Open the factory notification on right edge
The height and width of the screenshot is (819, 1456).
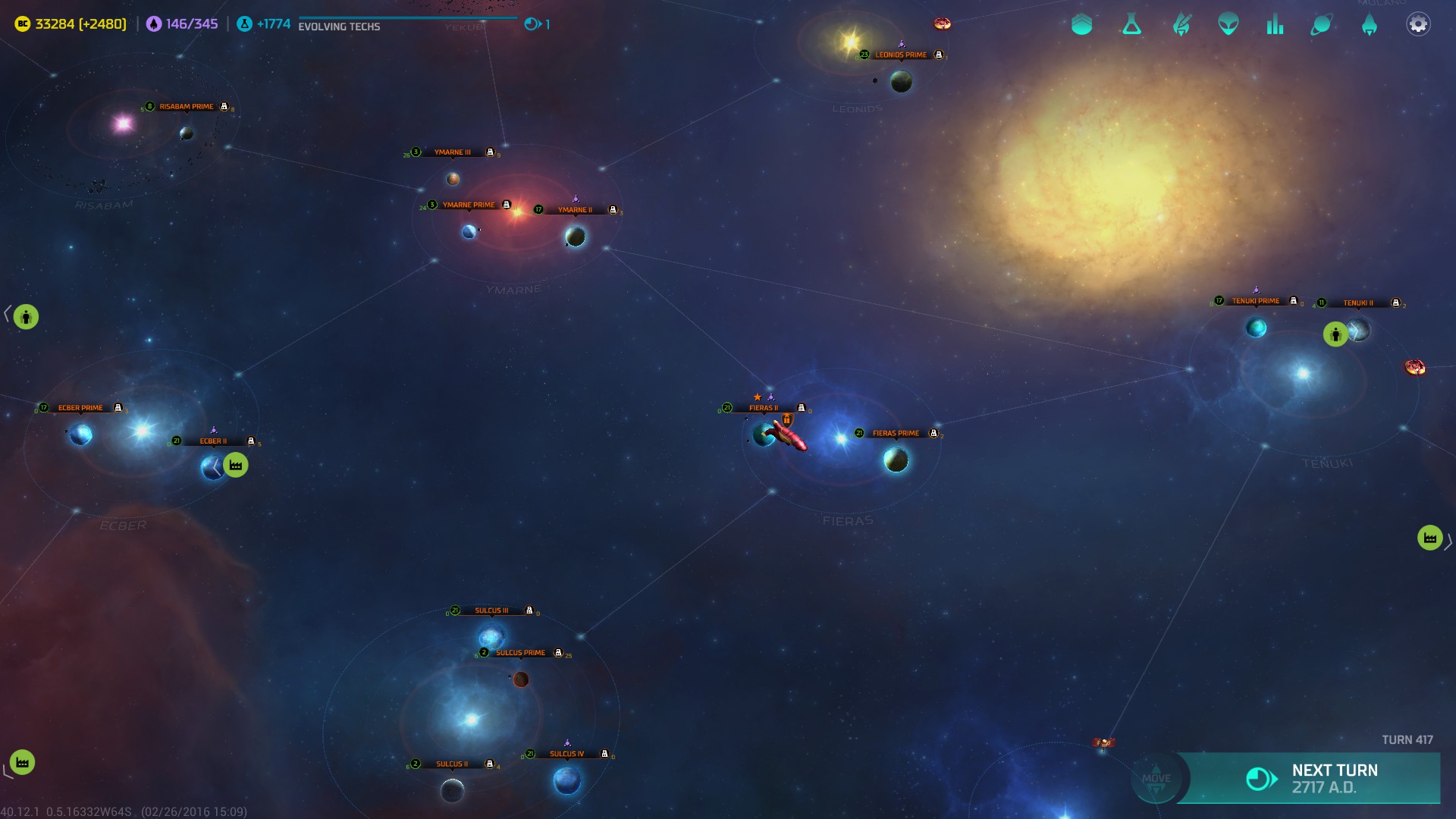(1429, 538)
